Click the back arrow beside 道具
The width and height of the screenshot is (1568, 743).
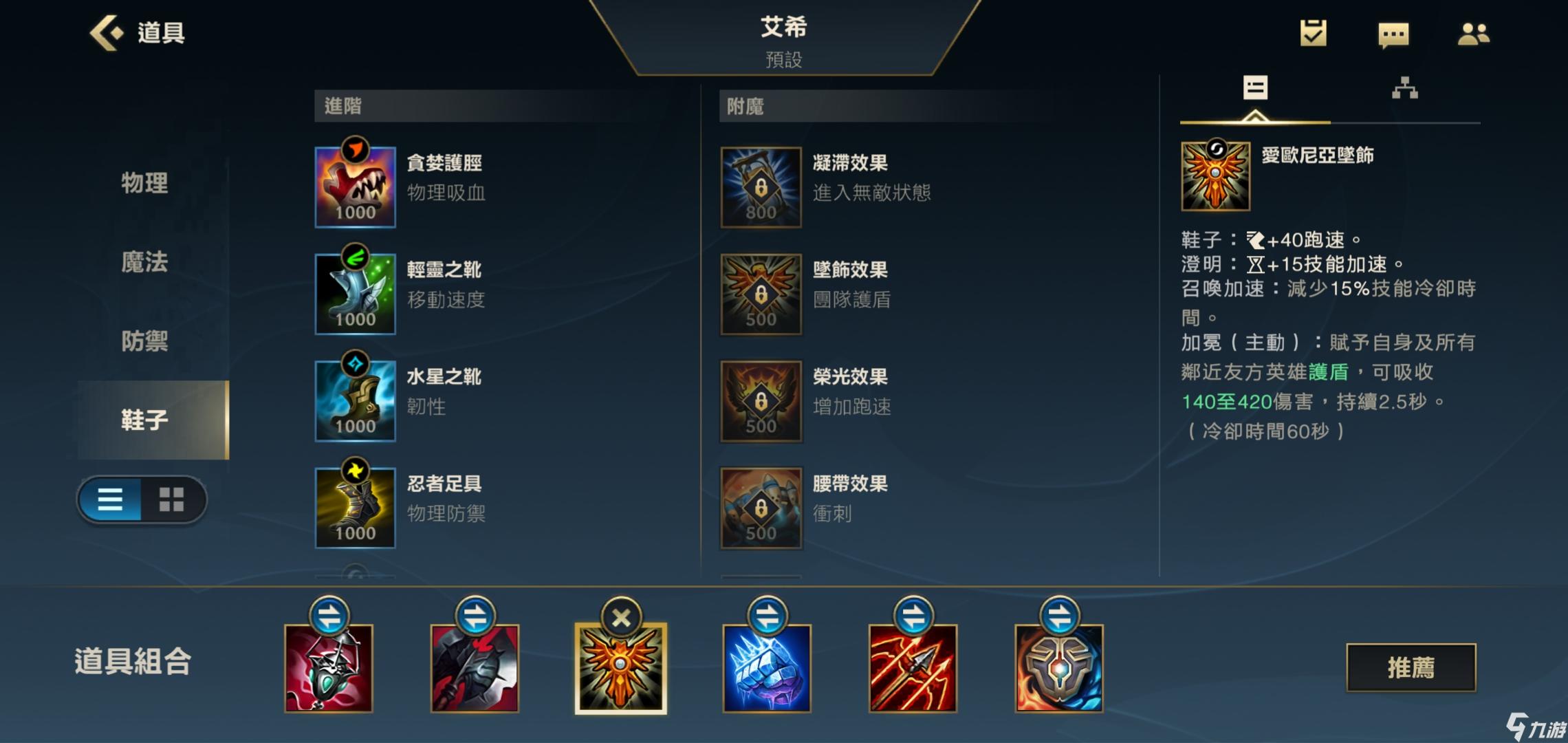pyautogui.click(x=107, y=32)
